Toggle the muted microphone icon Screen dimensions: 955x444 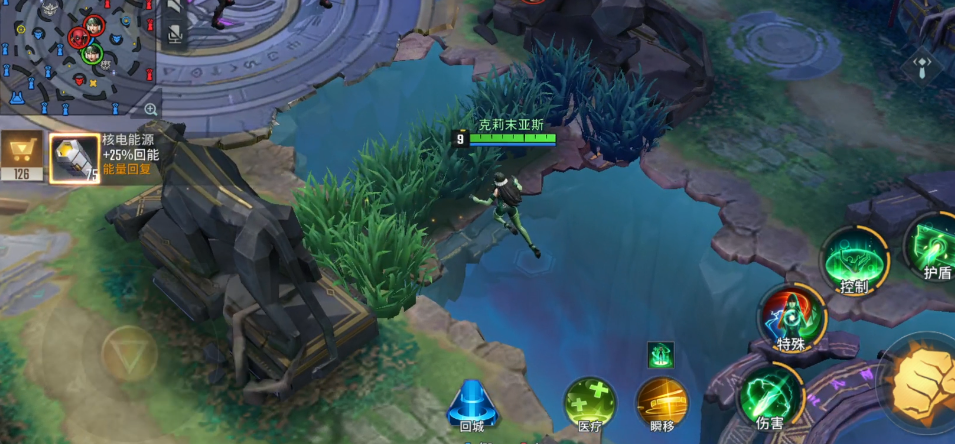click(x=175, y=35)
